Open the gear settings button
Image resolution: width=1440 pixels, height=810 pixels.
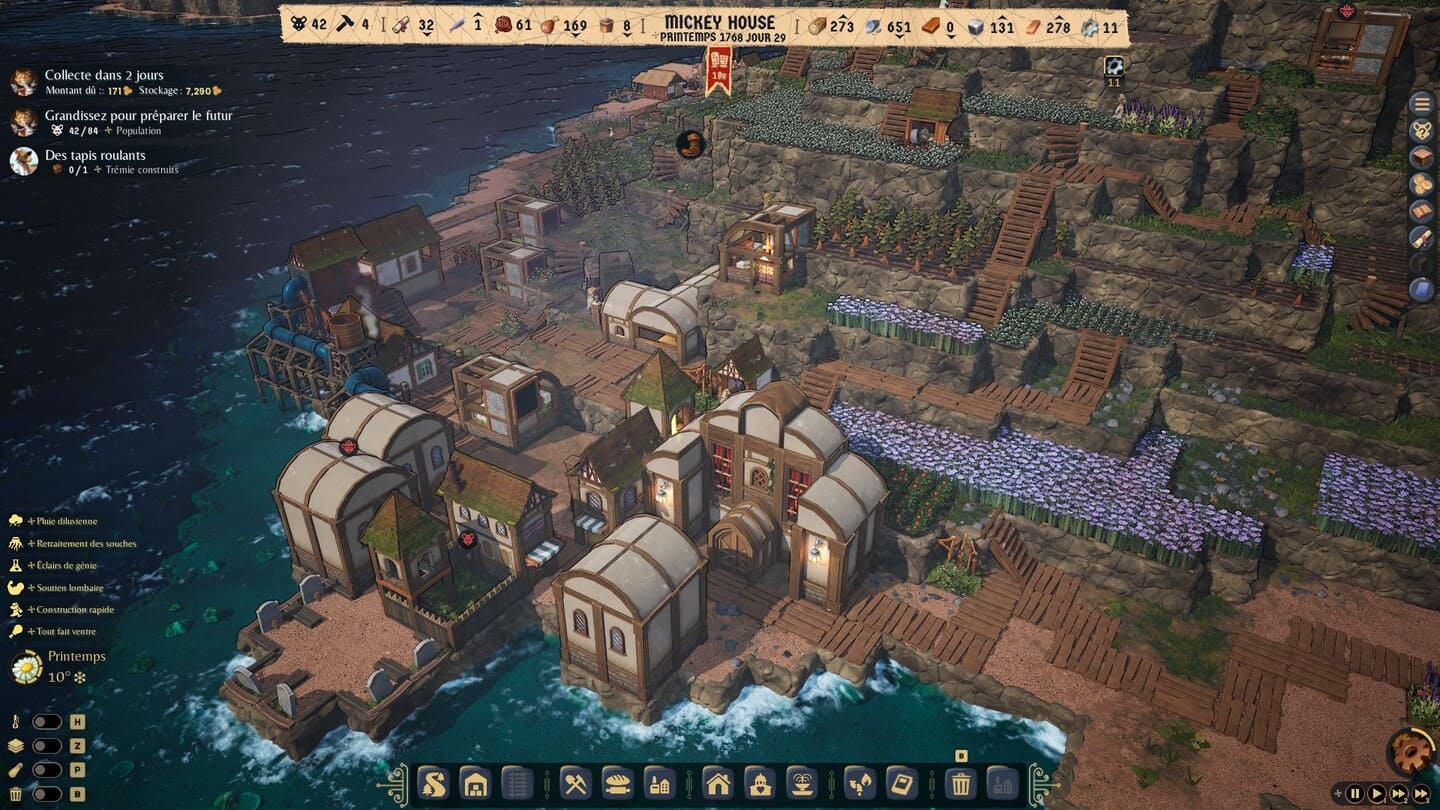coord(1412,754)
